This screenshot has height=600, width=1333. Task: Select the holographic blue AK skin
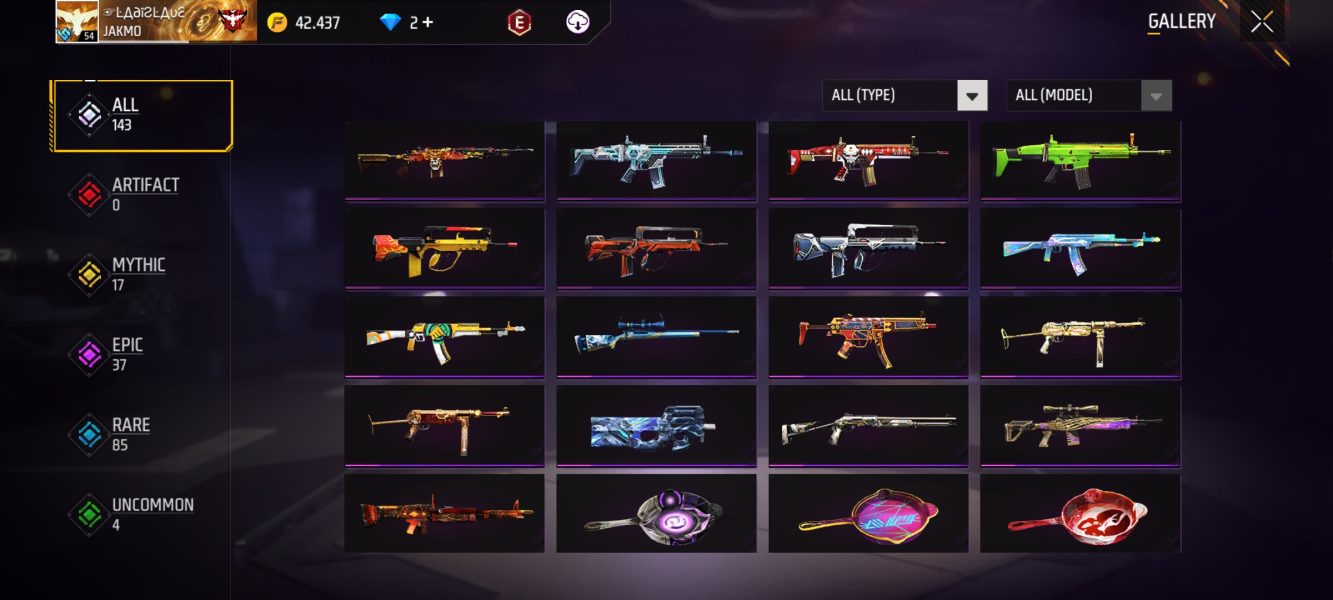(x=1080, y=247)
